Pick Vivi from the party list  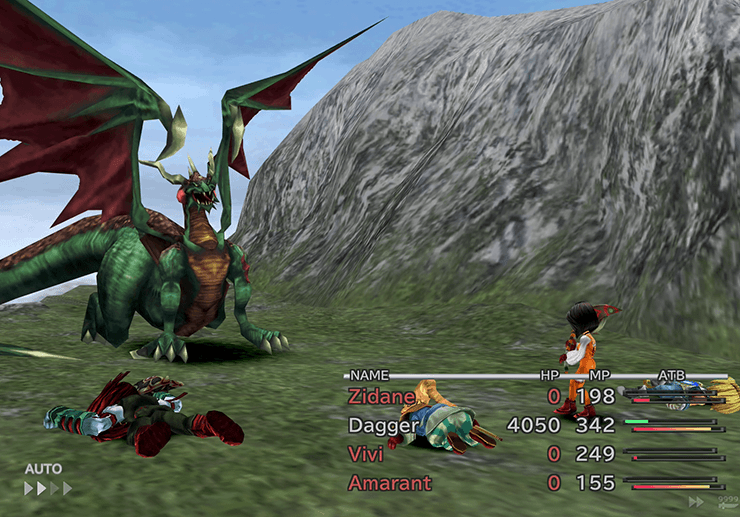(367, 454)
